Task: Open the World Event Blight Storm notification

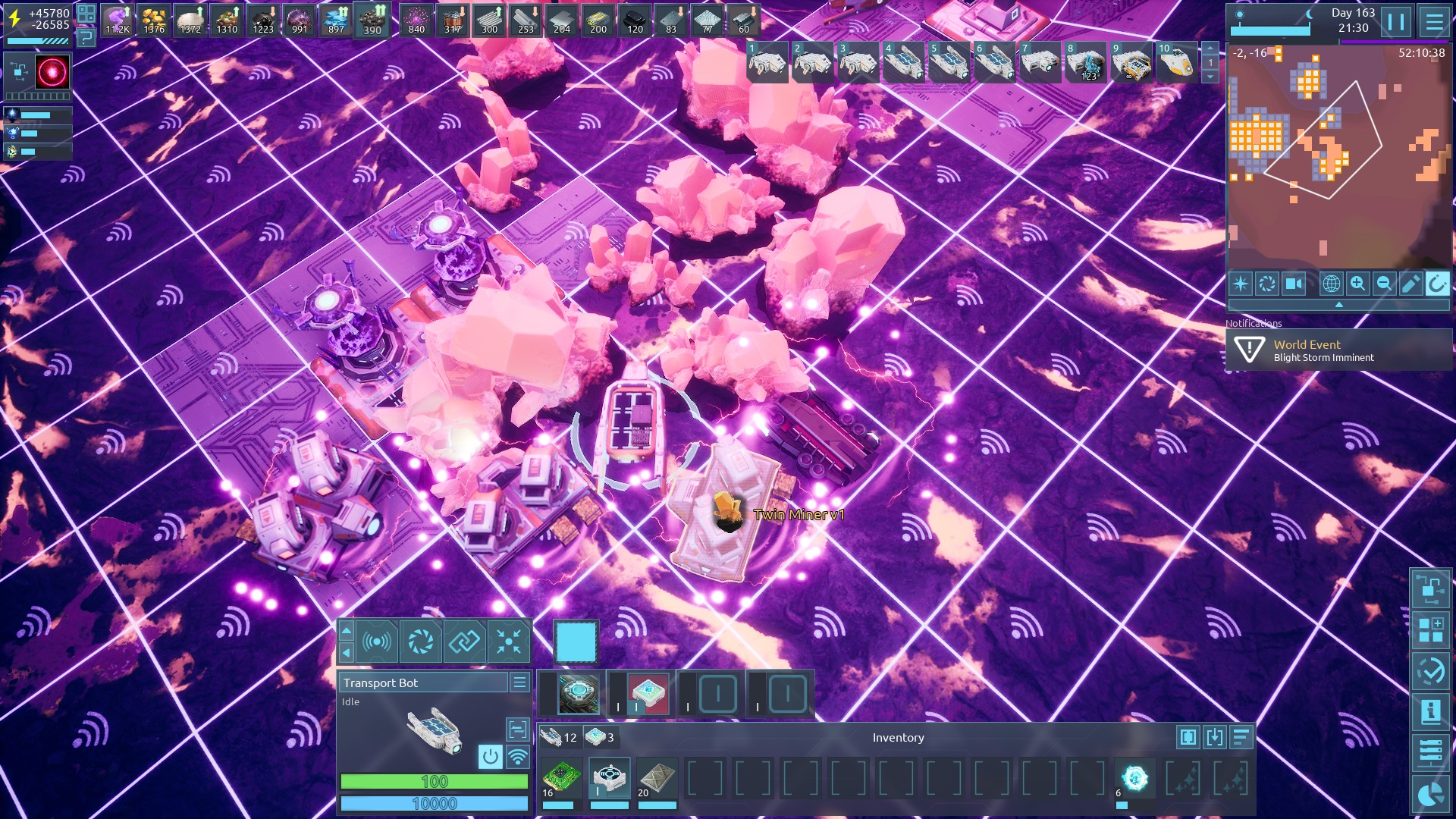Action: [x=1338, y=350]
